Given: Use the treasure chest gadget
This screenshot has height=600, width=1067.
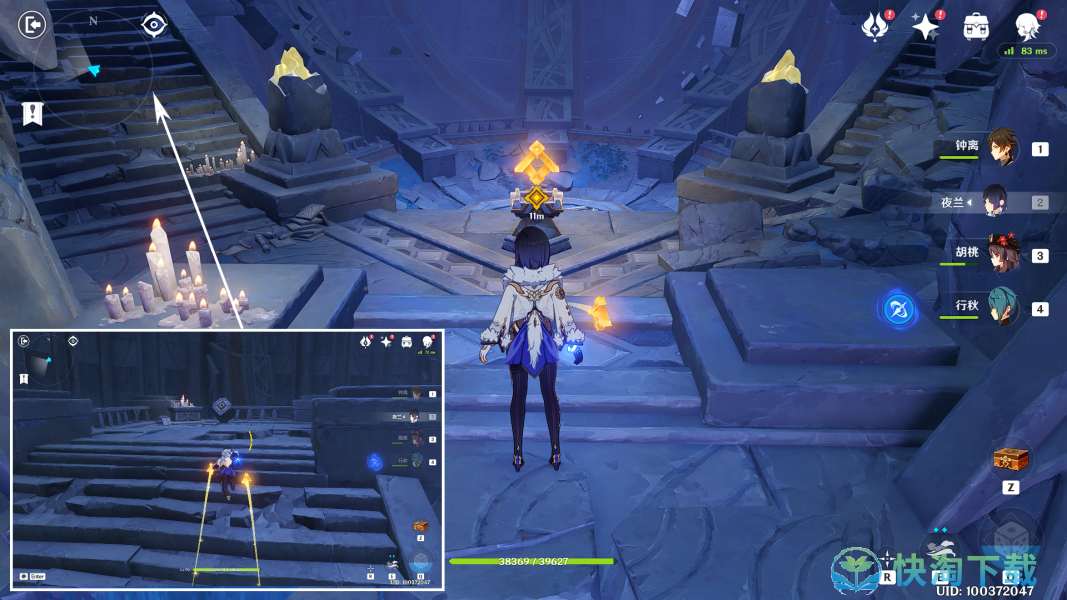Looking at the screenshot, I should point(1010,460).
